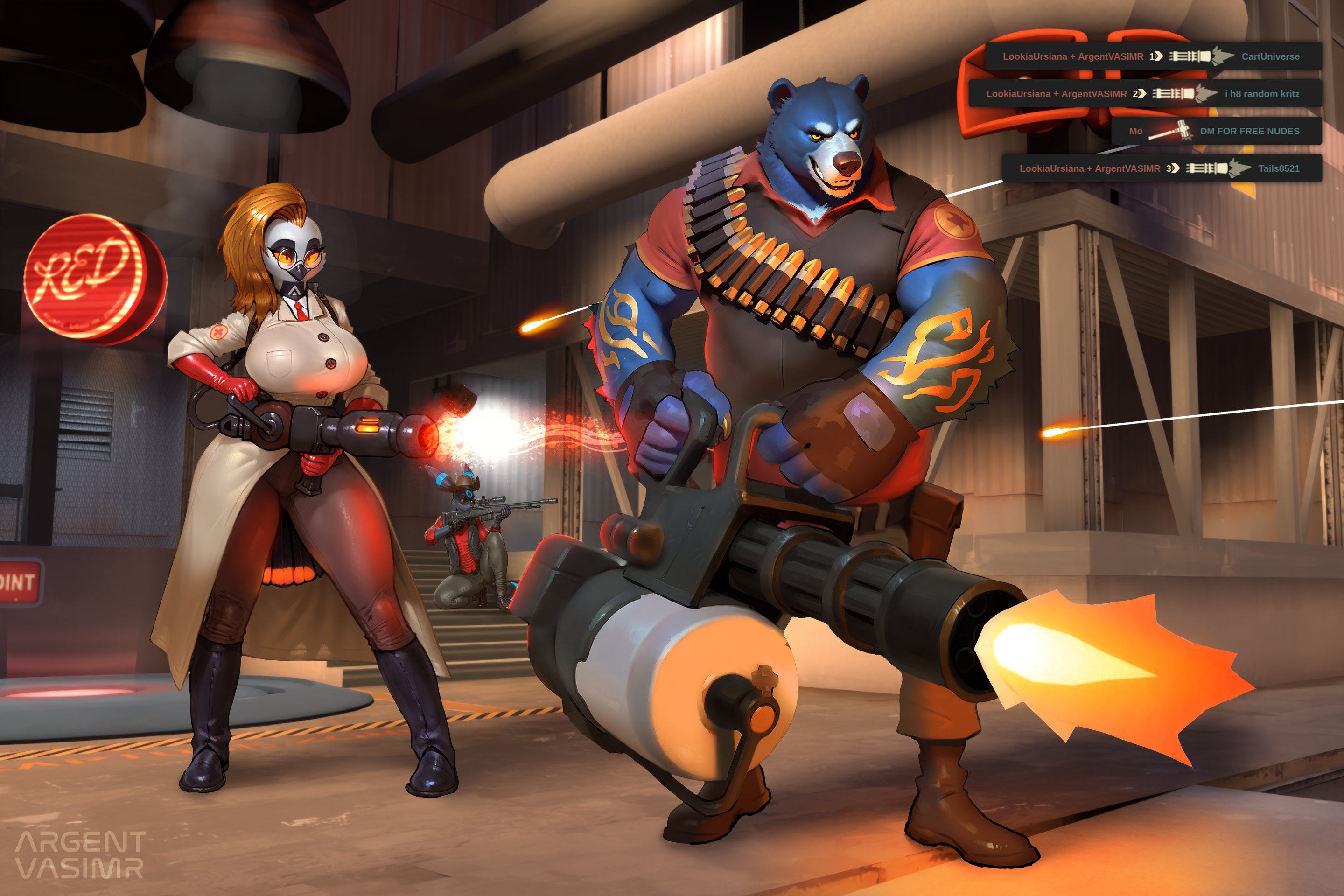
Task: Choose Mo's kill on DM FOR FREE NUDES
Action: 1216,131
